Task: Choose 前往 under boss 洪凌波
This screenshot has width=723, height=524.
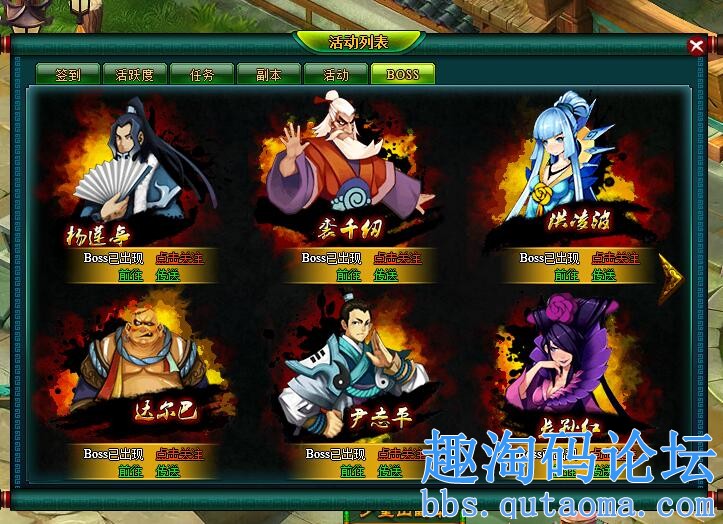Action: tap(566, 275)
